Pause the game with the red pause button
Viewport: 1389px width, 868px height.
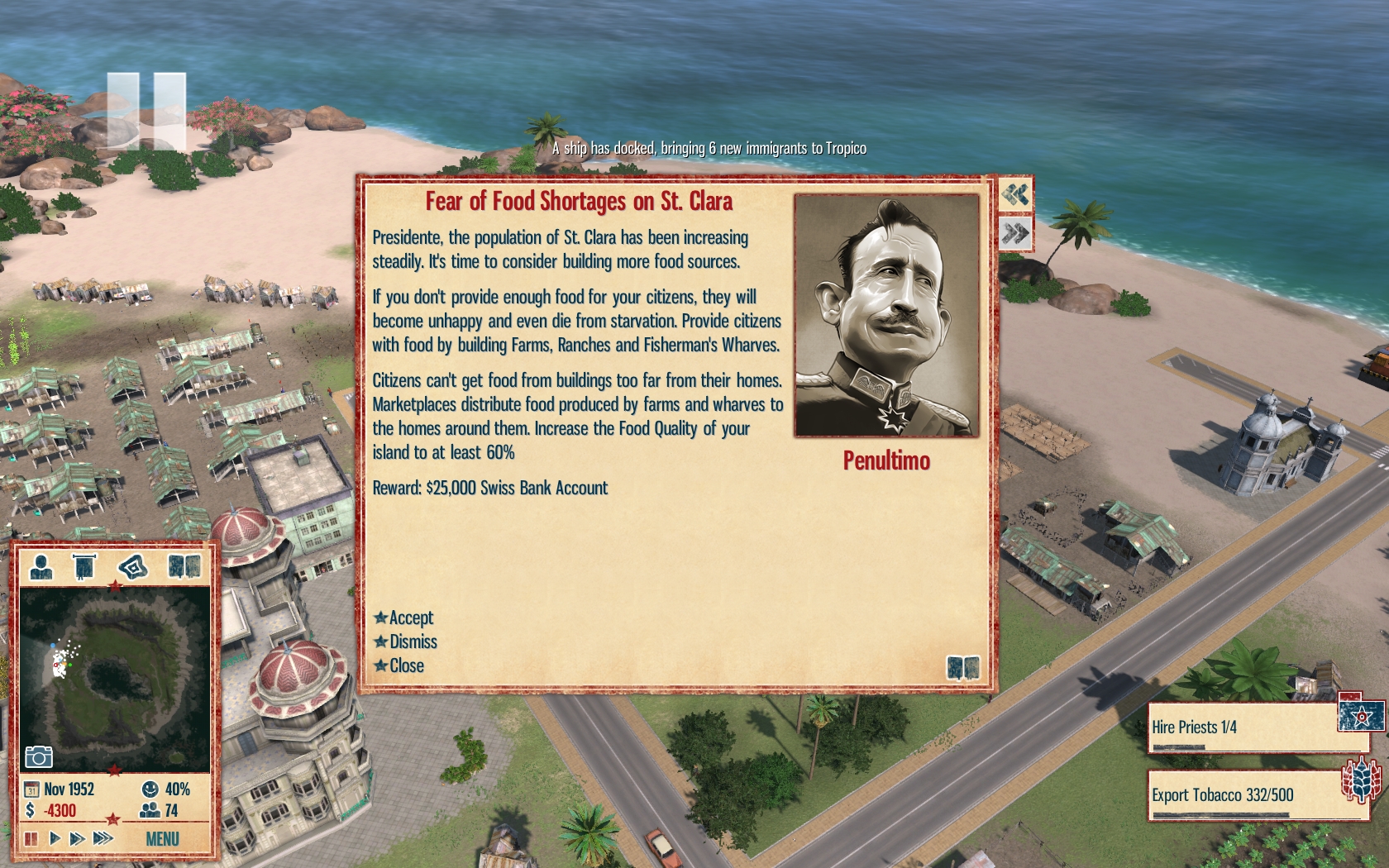click(31, 838)
